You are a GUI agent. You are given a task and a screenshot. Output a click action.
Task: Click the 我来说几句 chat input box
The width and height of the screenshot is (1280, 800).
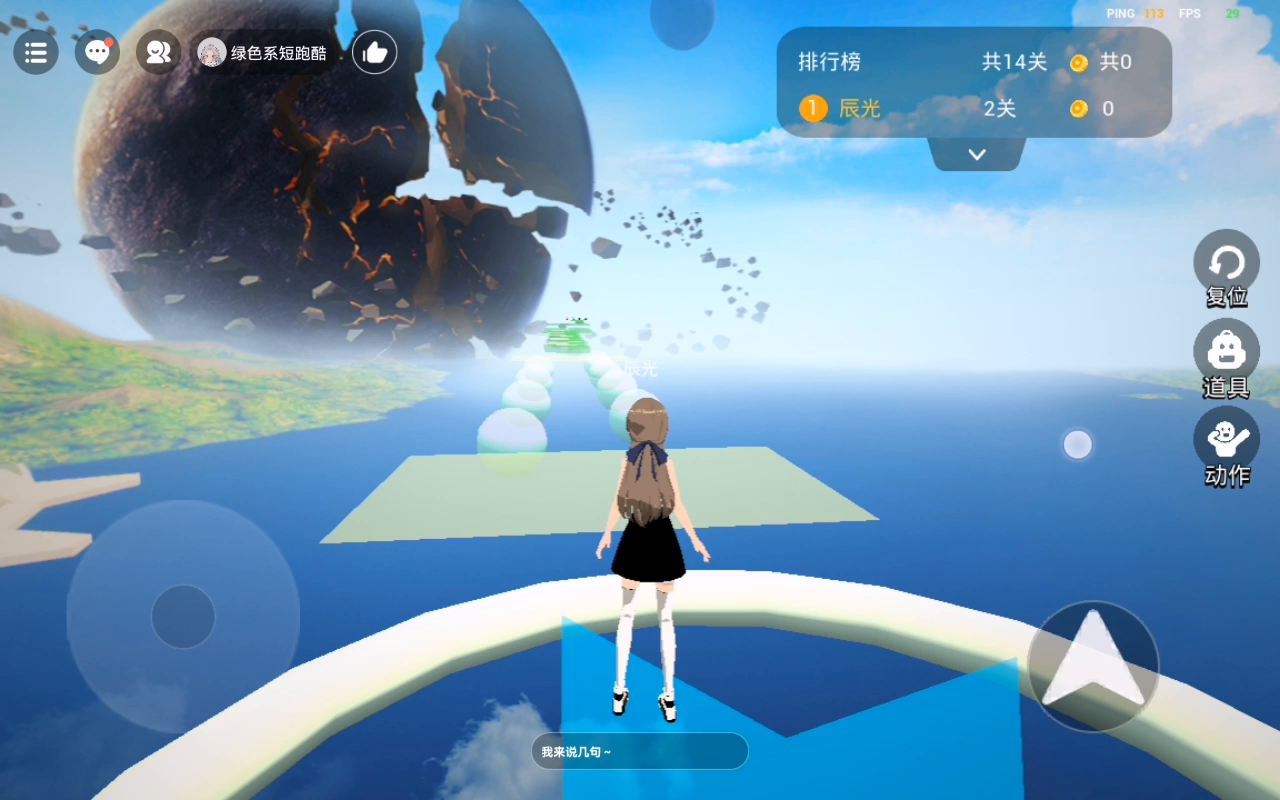[x=640, y=752]
